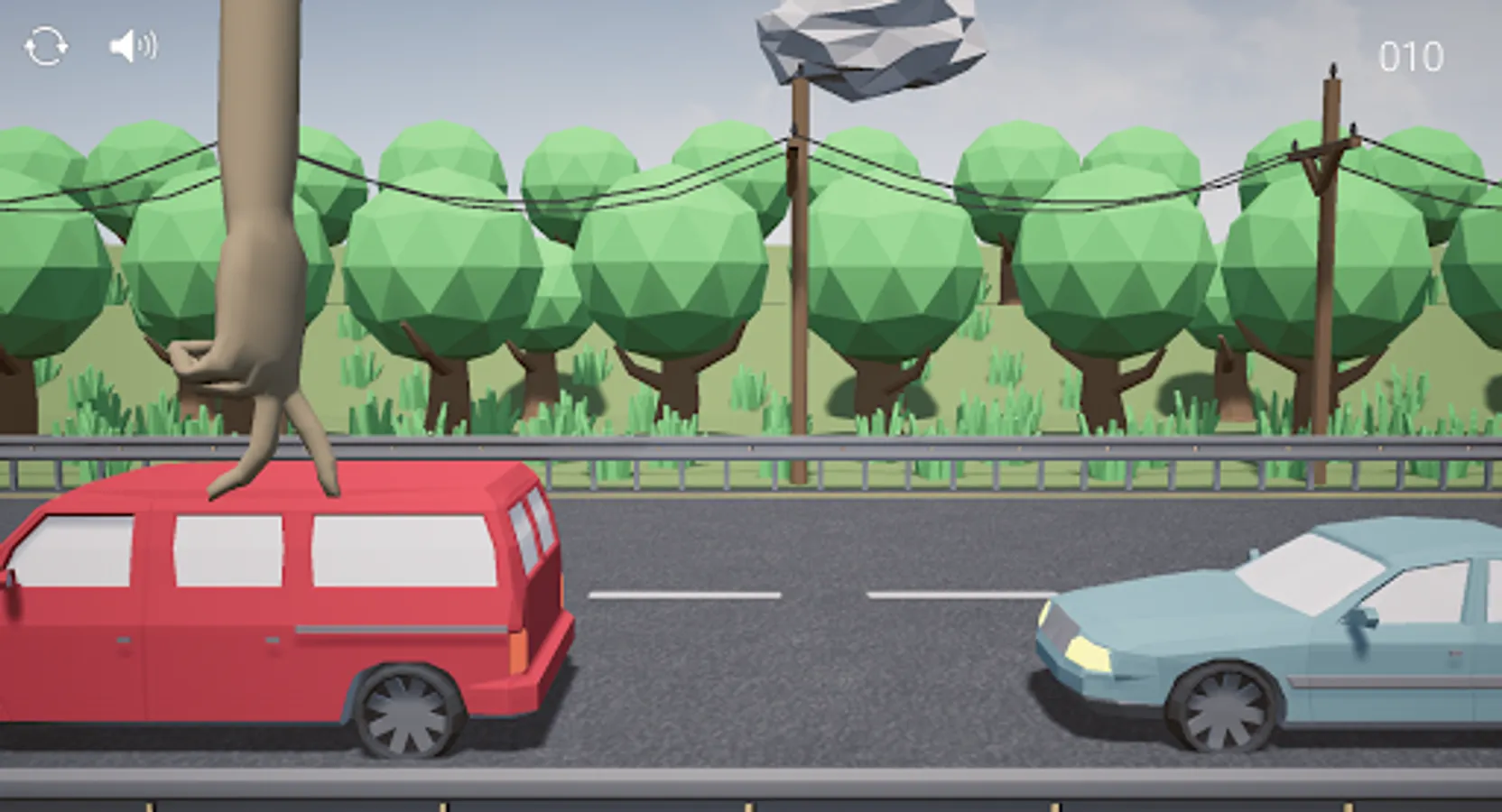Select the wooden utility pole
The image size is (1502, 812).
tap(802, 271)
